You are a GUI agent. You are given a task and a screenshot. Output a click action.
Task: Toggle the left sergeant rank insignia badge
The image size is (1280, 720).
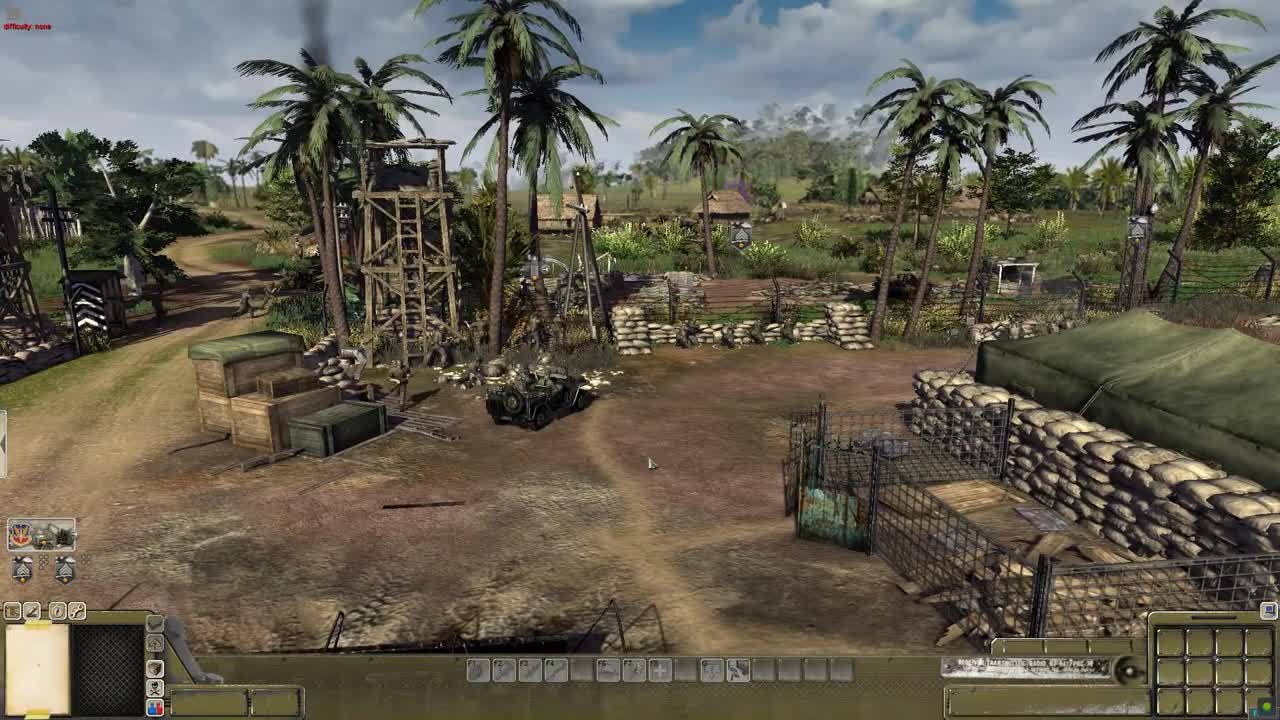pos(23,568)
